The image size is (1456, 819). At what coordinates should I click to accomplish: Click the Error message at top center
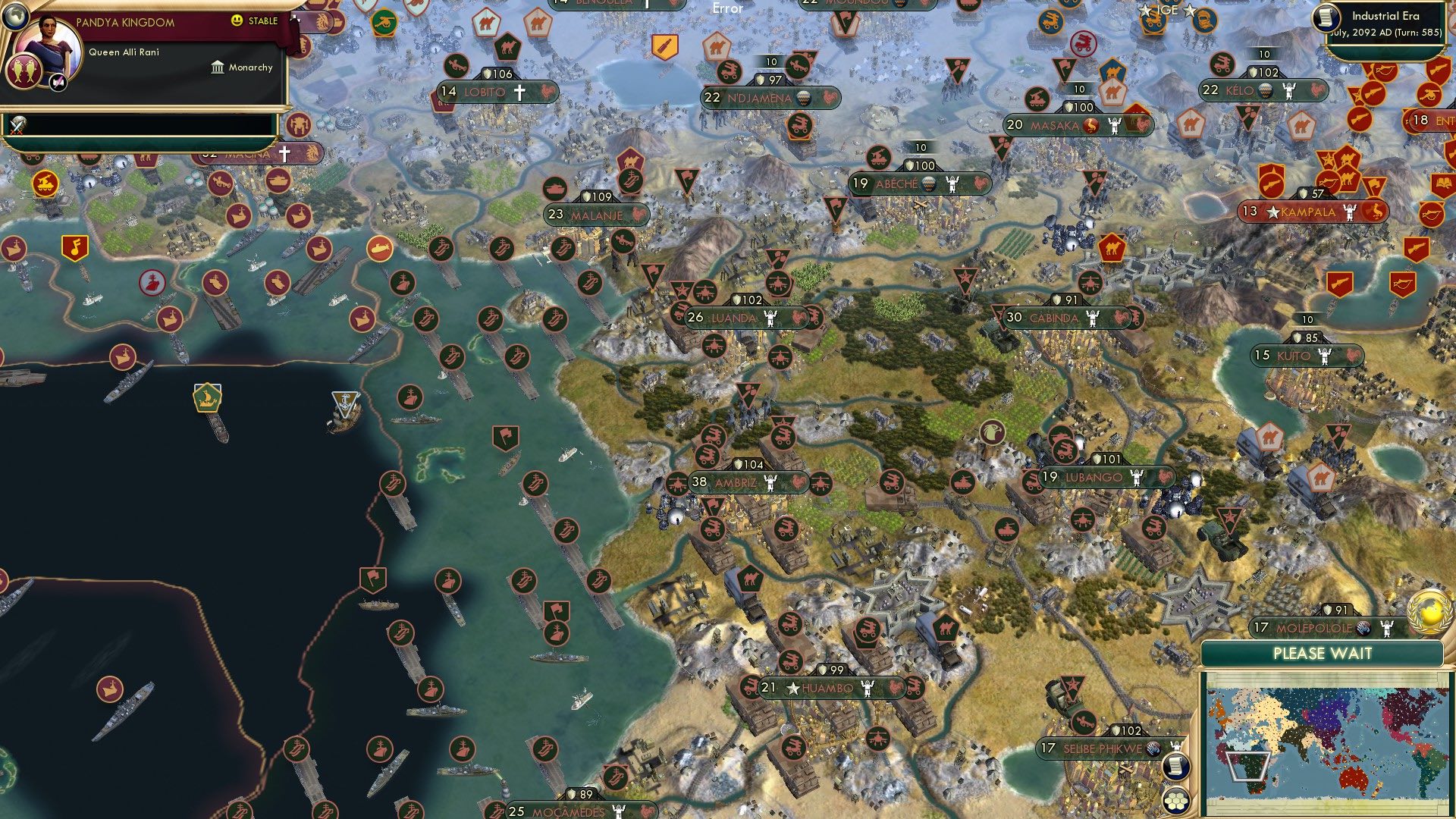726,8
